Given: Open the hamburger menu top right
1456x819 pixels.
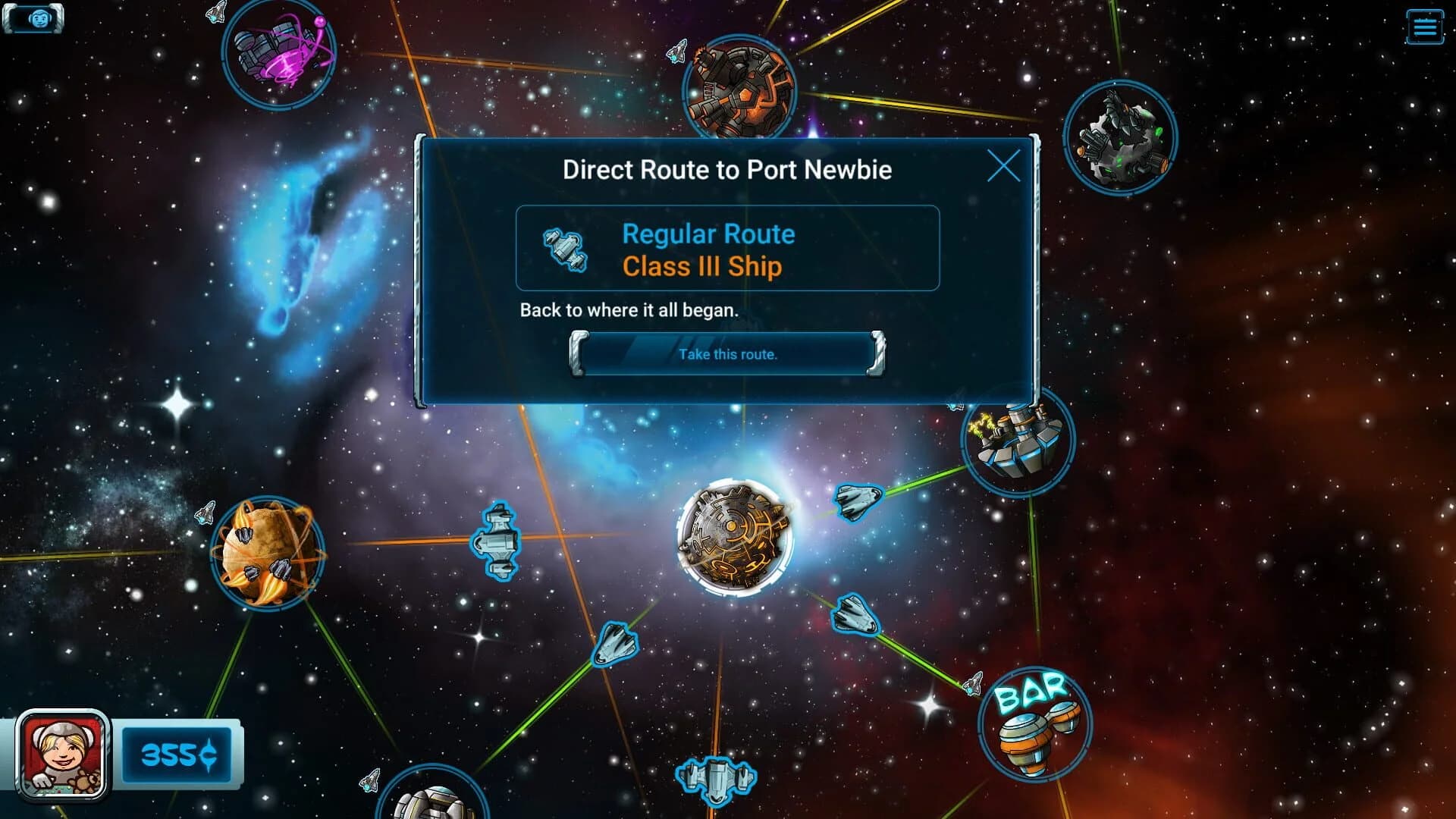Looking at the screenshot, I should tap(1424, 26).
